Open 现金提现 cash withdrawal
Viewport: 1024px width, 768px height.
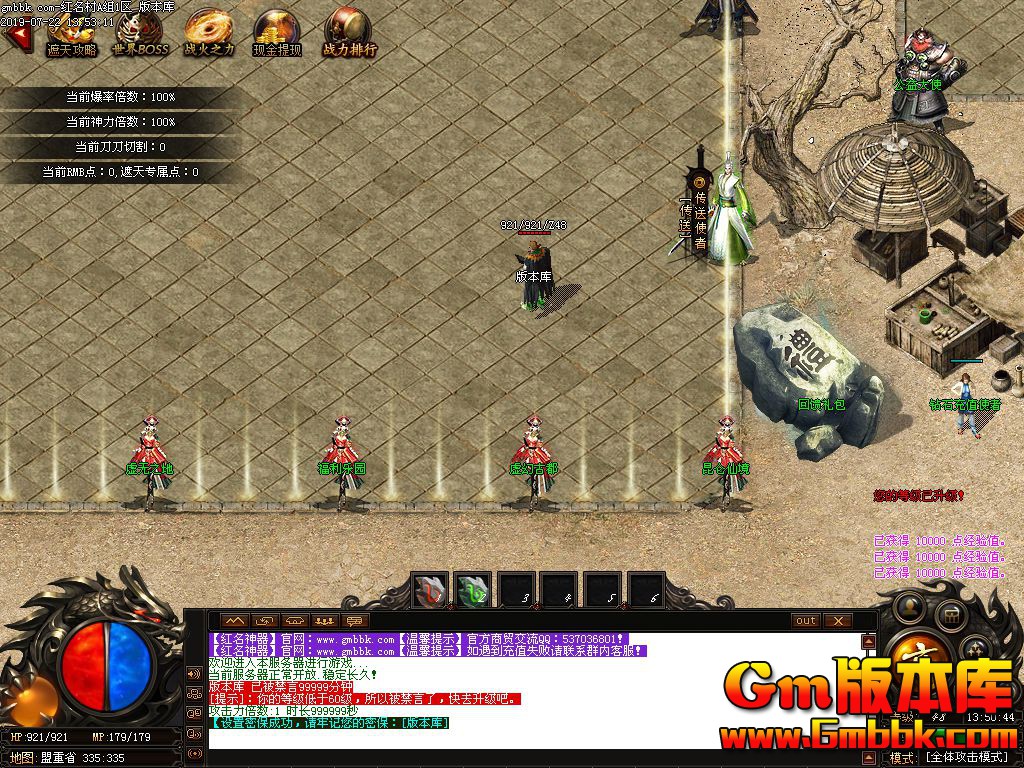click(276, 34)
